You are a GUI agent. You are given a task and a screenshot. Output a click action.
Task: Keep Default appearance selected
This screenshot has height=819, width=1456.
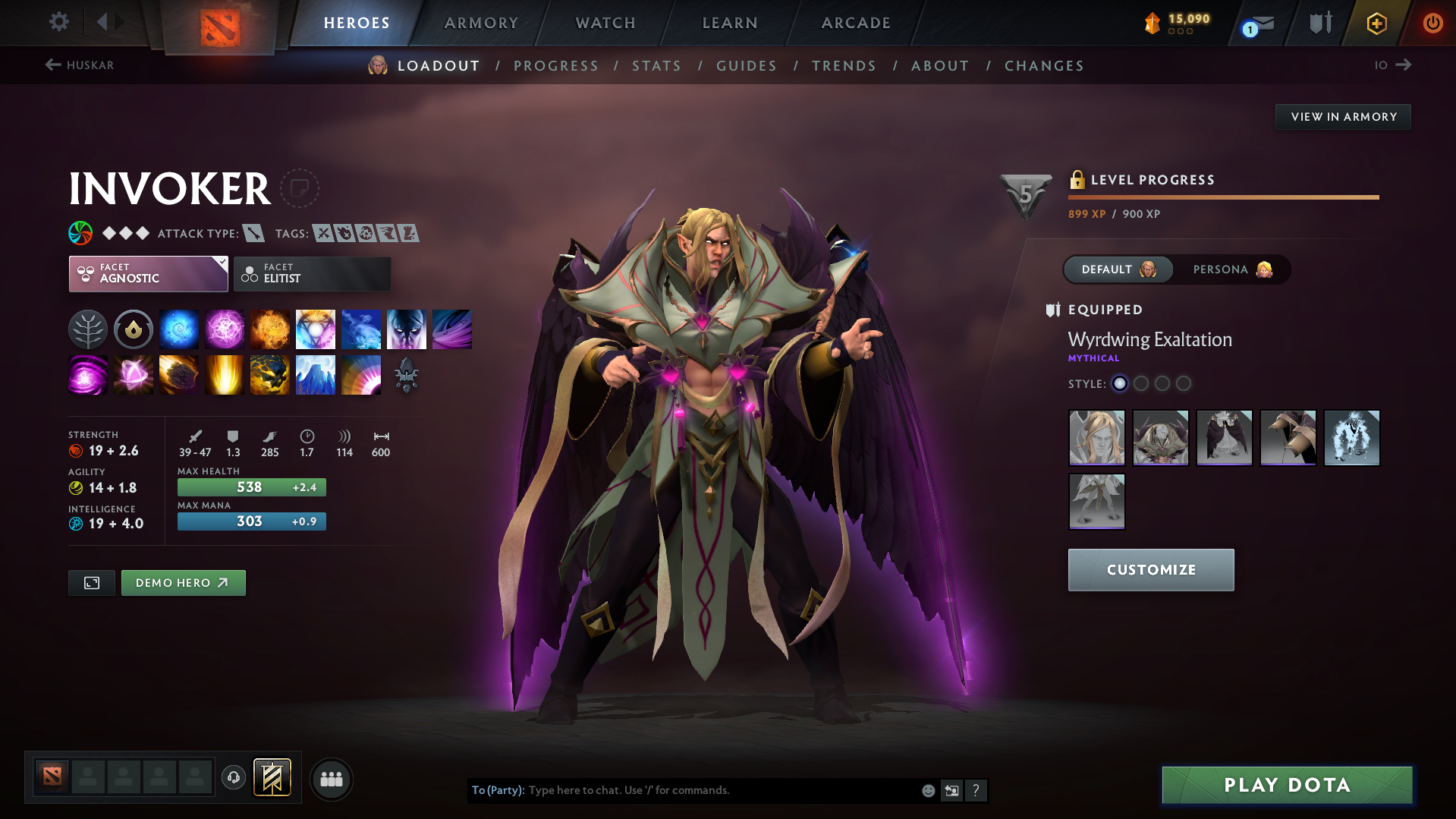click(1118, 269)
